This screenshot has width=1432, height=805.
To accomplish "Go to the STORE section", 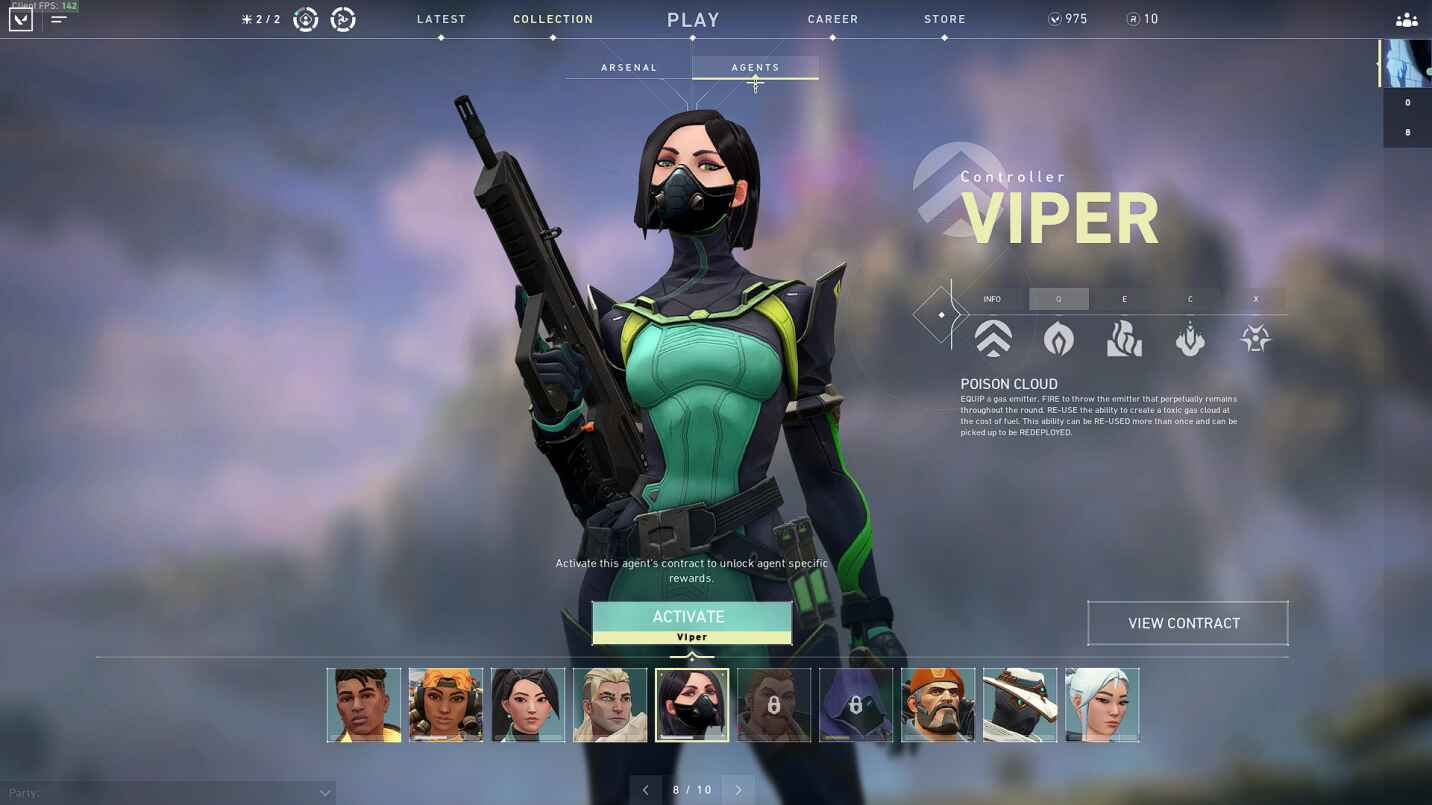I will click(944, 18).
